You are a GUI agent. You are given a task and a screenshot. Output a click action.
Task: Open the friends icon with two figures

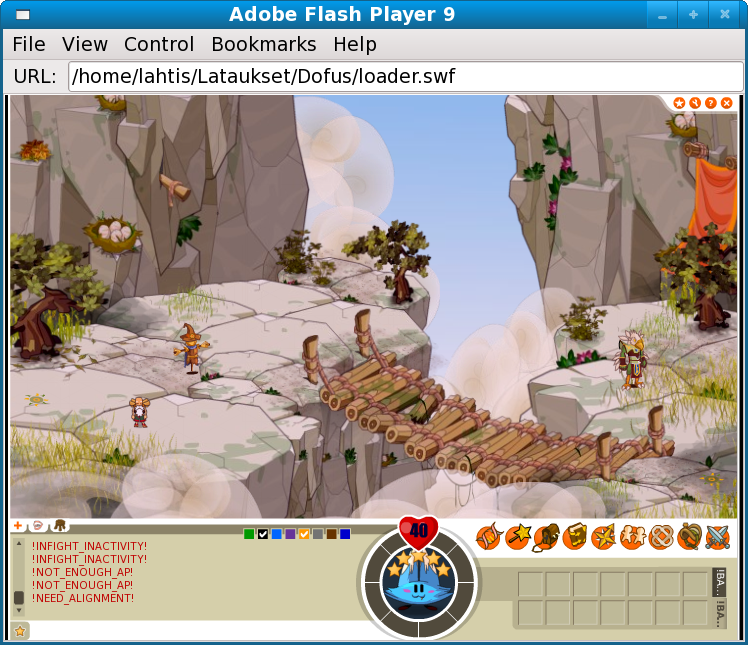(x=632, y=538)
